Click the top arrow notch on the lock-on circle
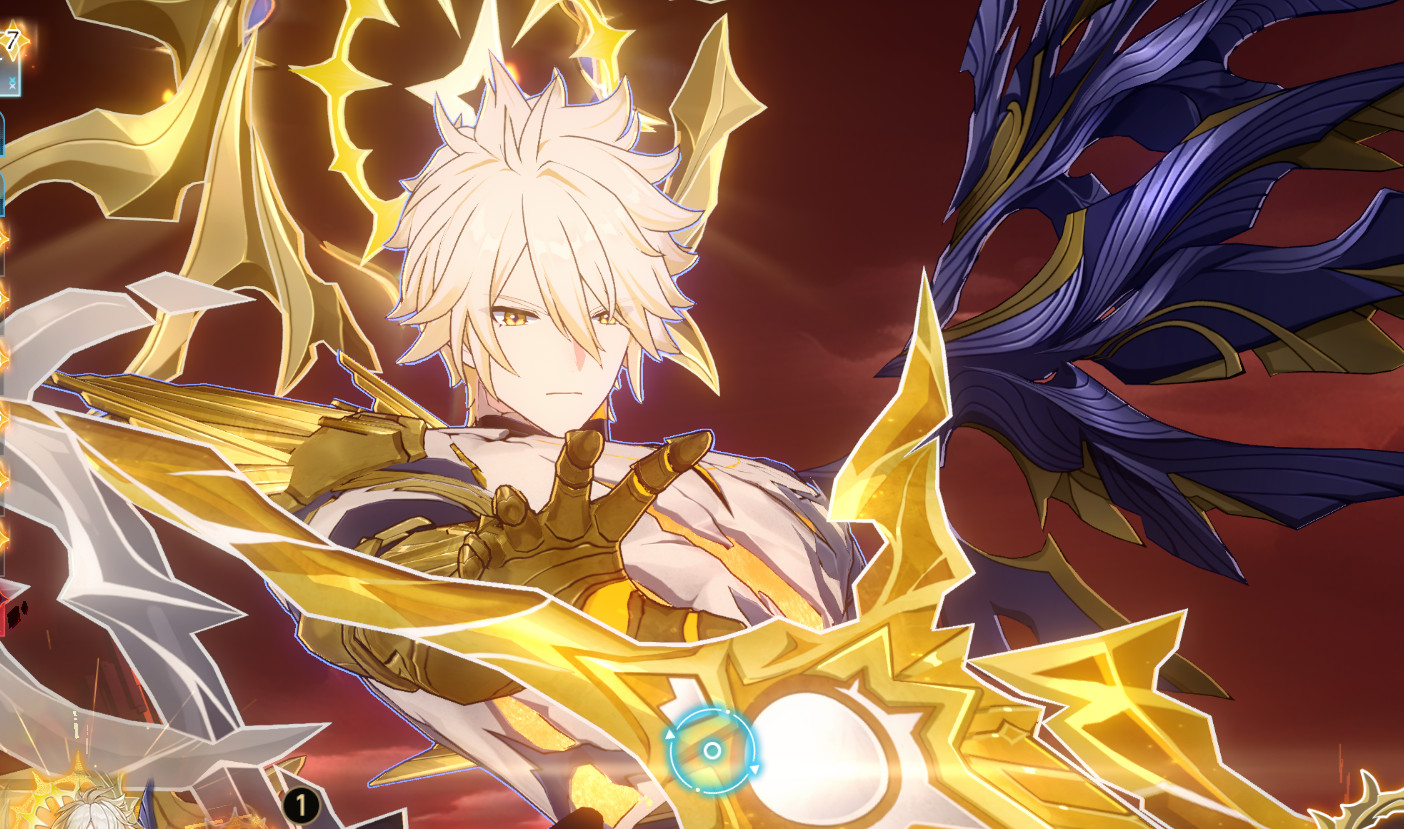Viewport: 1404px width, 829px height. (x=727, y=712)
